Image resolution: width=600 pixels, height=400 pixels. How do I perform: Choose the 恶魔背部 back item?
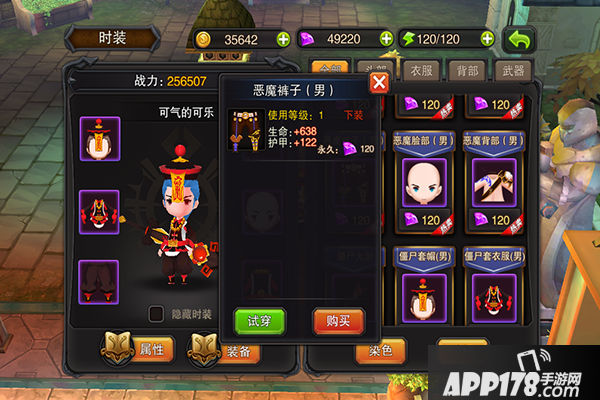(x=493, y=182)
